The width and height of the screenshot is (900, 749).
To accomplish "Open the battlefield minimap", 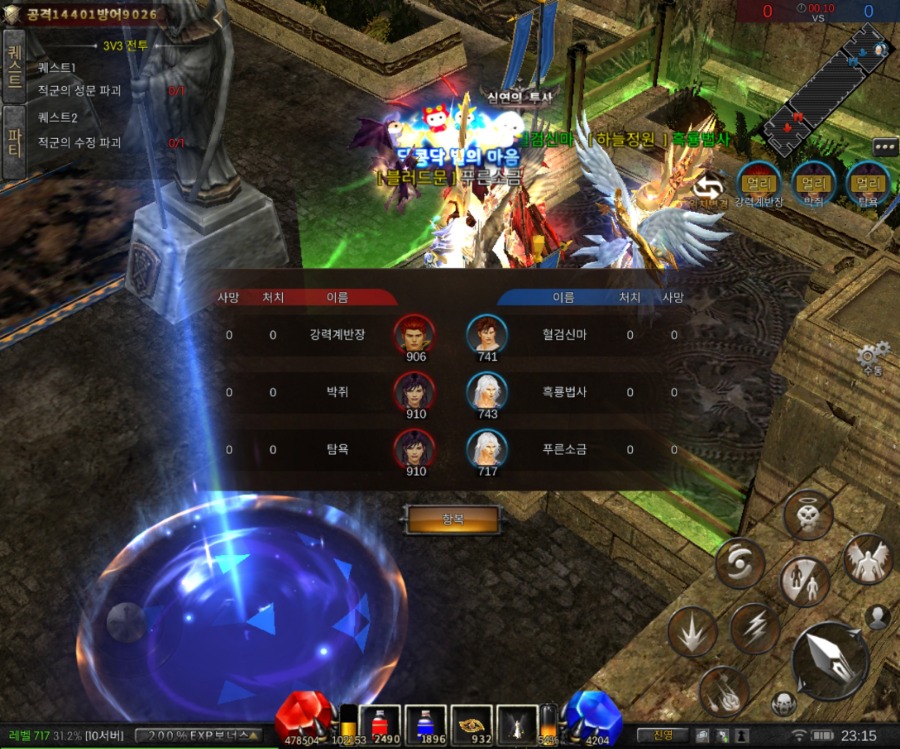I will pyautogui.click(x=826, y=87).
